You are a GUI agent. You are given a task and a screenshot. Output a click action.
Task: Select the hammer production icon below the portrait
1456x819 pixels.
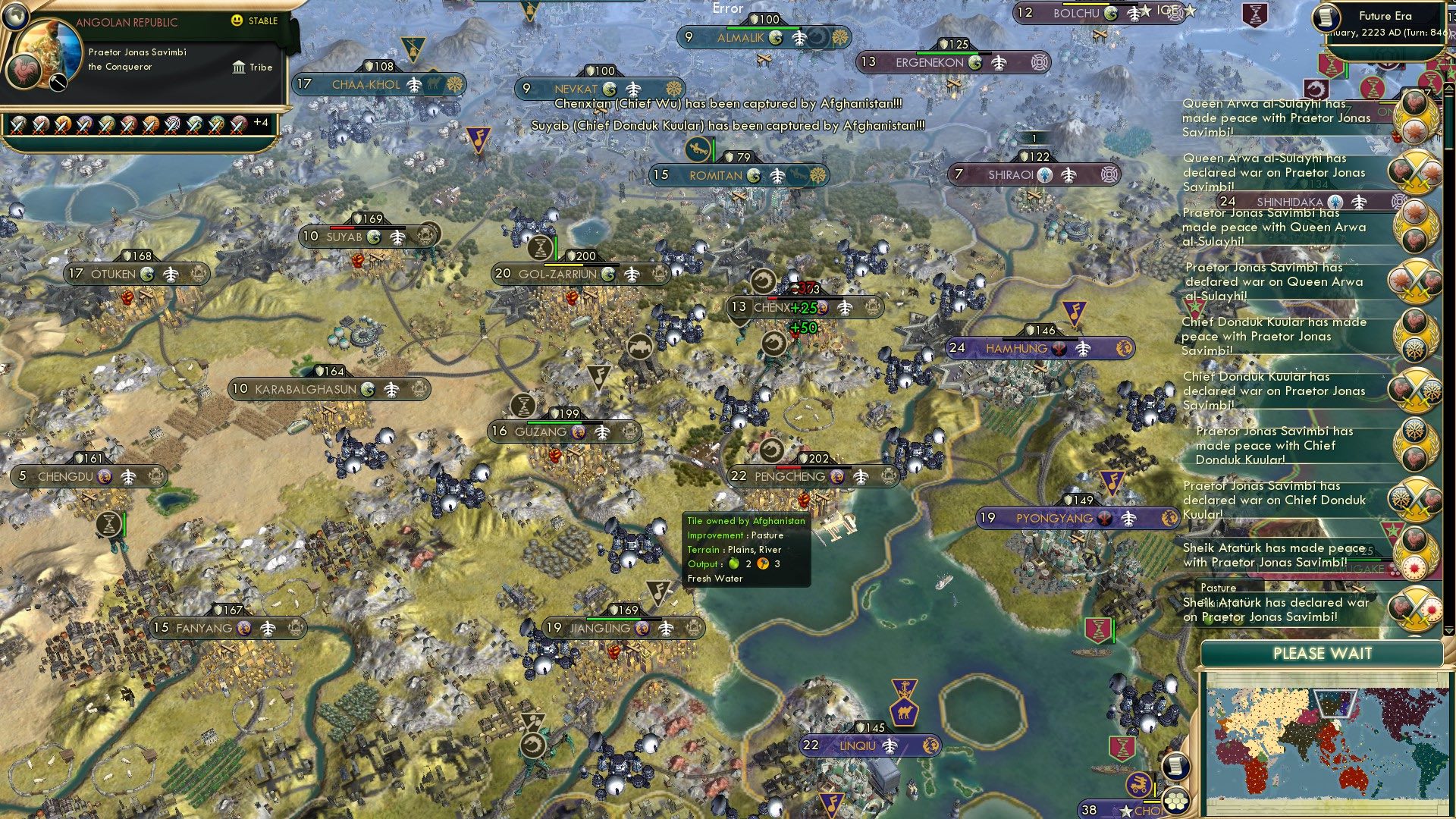58,83
